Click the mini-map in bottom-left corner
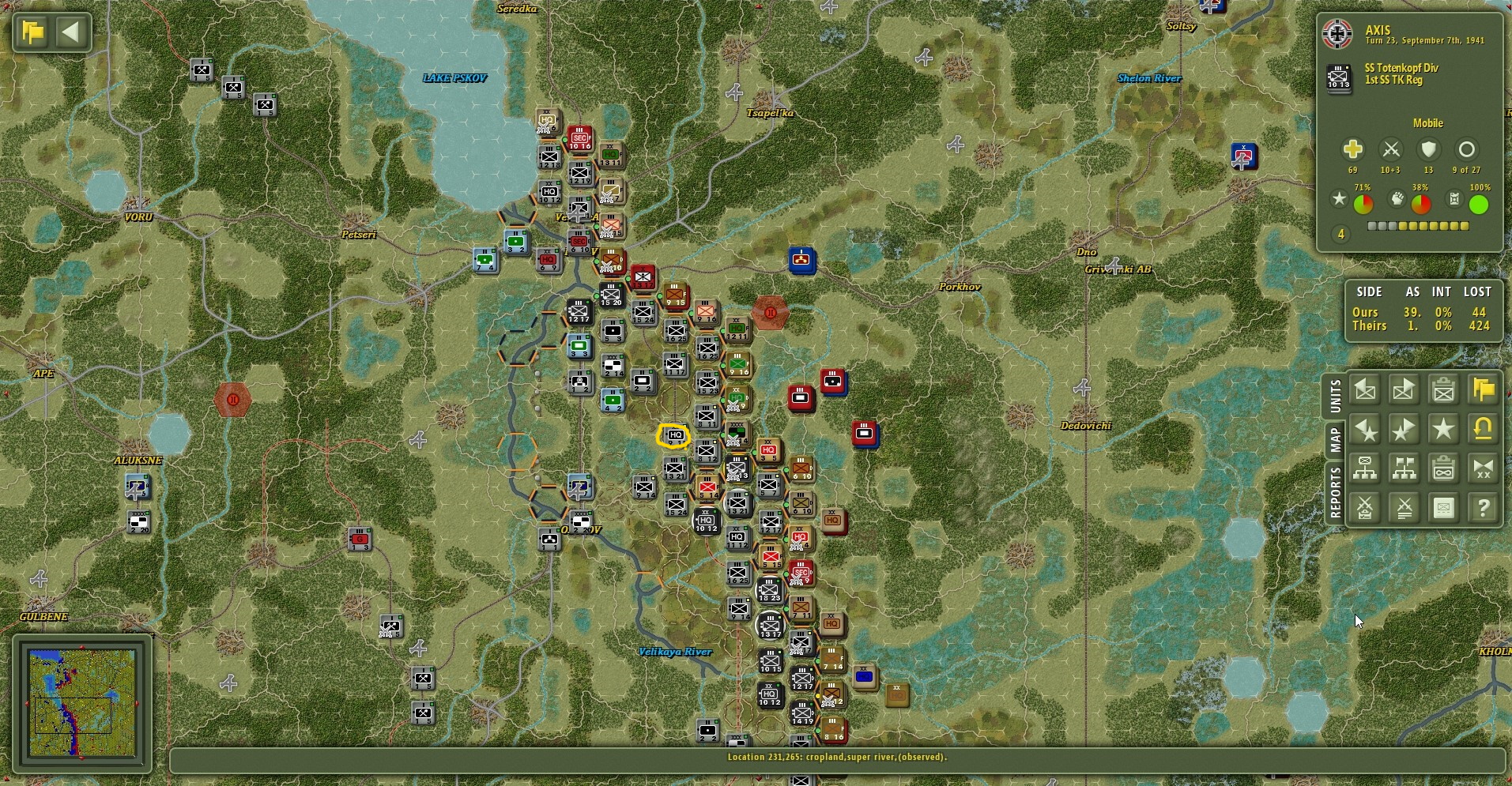1512x786 pixels. 81,703
